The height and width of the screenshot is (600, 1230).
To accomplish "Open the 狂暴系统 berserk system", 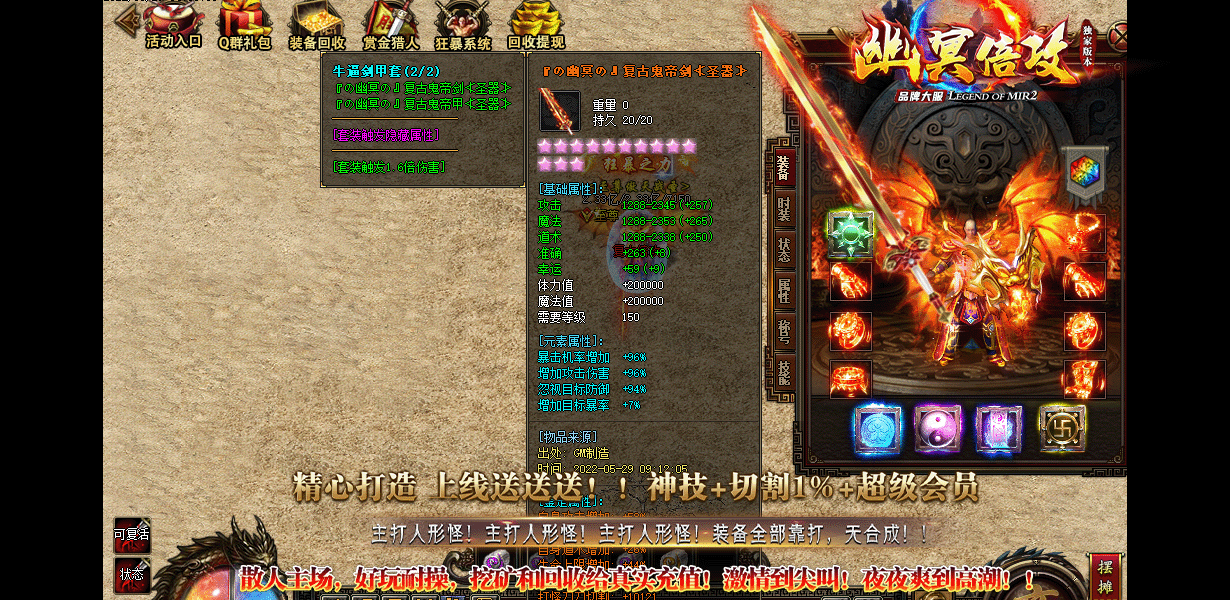I will point(463,24).
